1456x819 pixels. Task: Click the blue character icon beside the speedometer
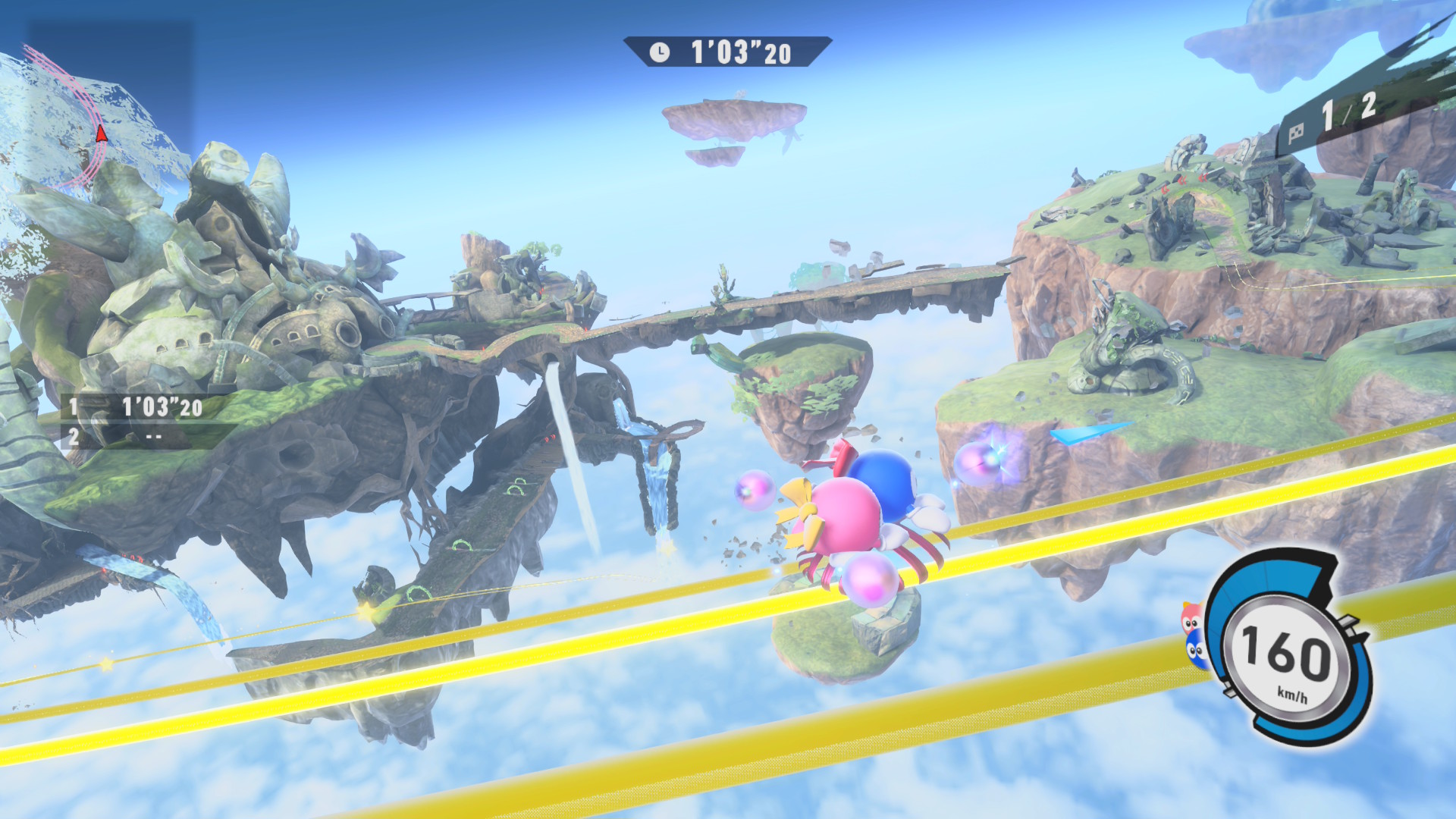click(1196, 652)
